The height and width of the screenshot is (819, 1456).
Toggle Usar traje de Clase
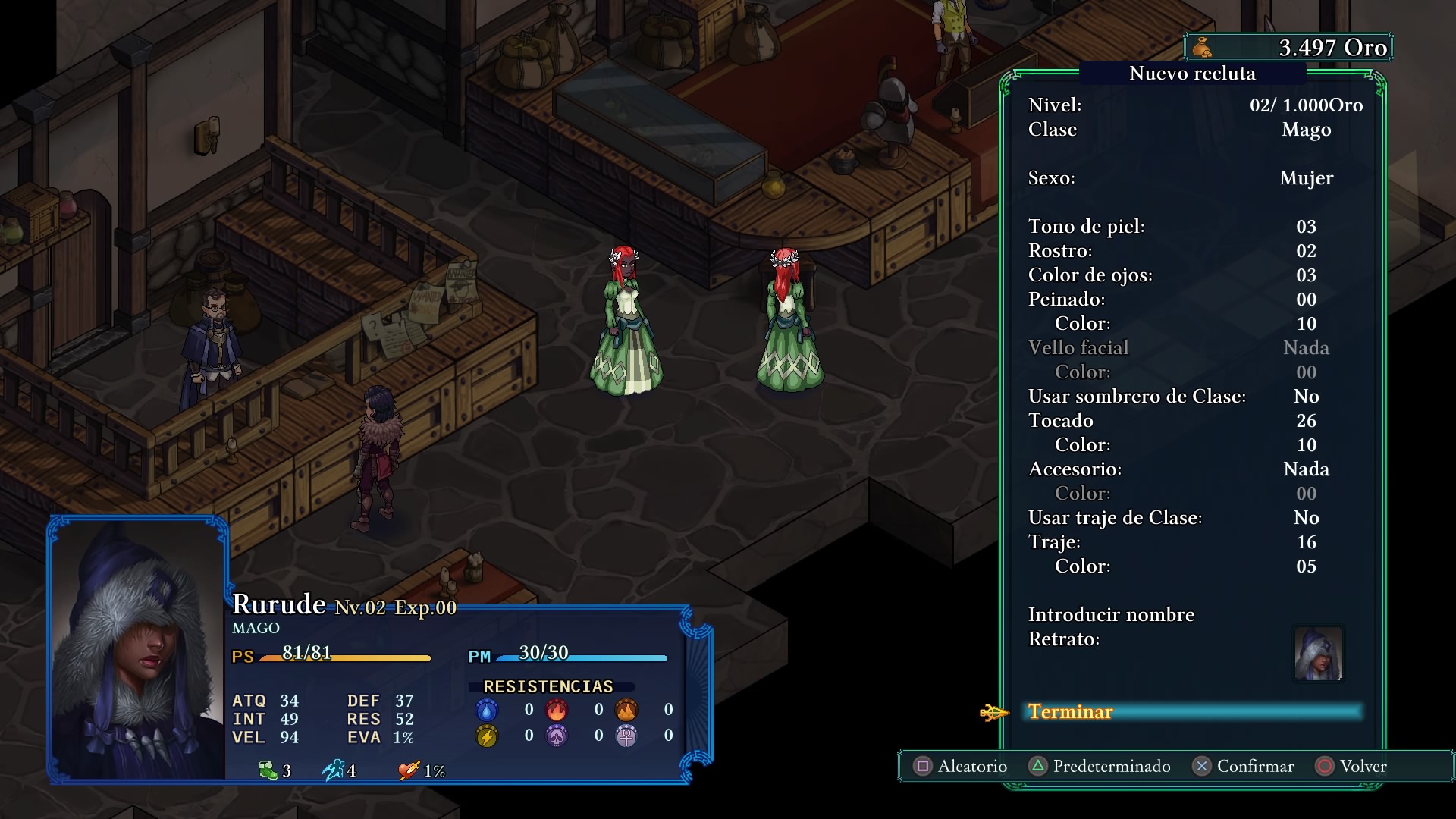point(1194,518)
